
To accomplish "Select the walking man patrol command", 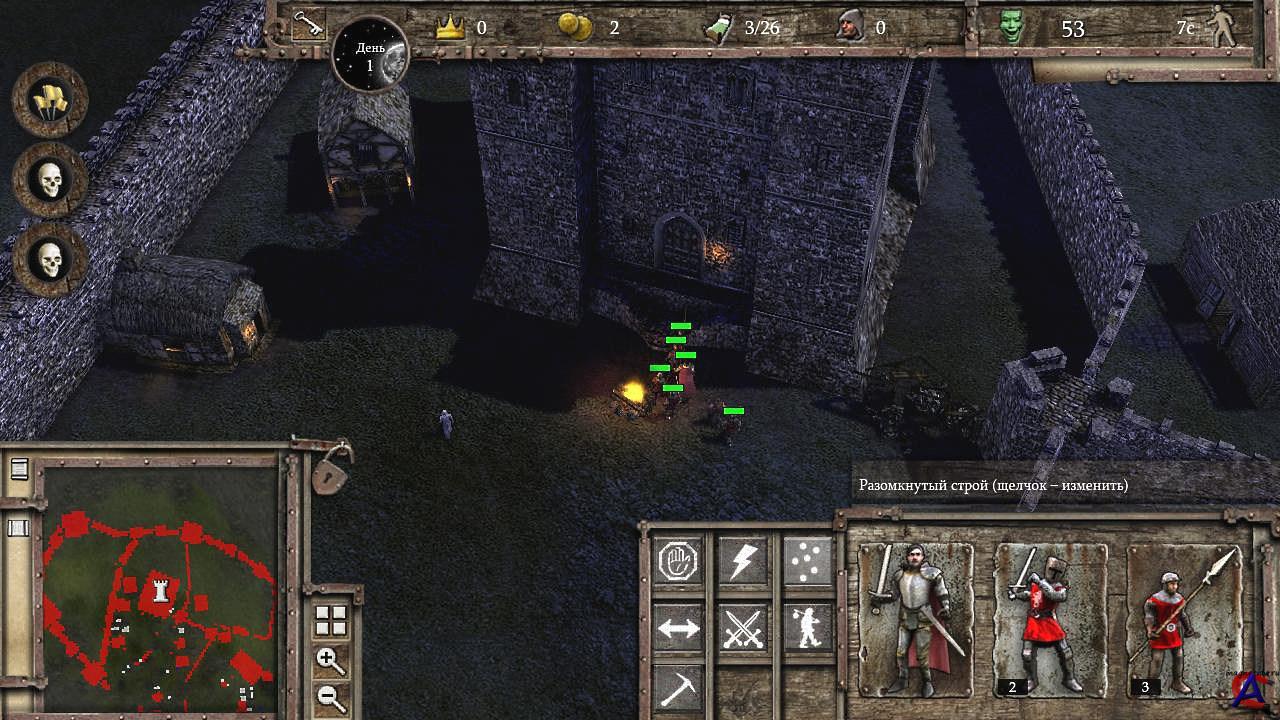I will 806,628.
